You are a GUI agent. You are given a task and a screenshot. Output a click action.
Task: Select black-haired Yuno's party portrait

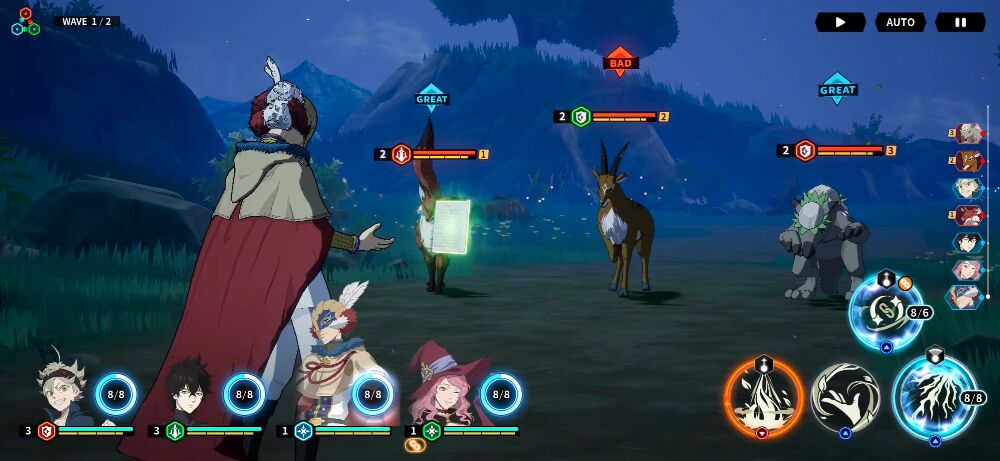tap(188, 388)
